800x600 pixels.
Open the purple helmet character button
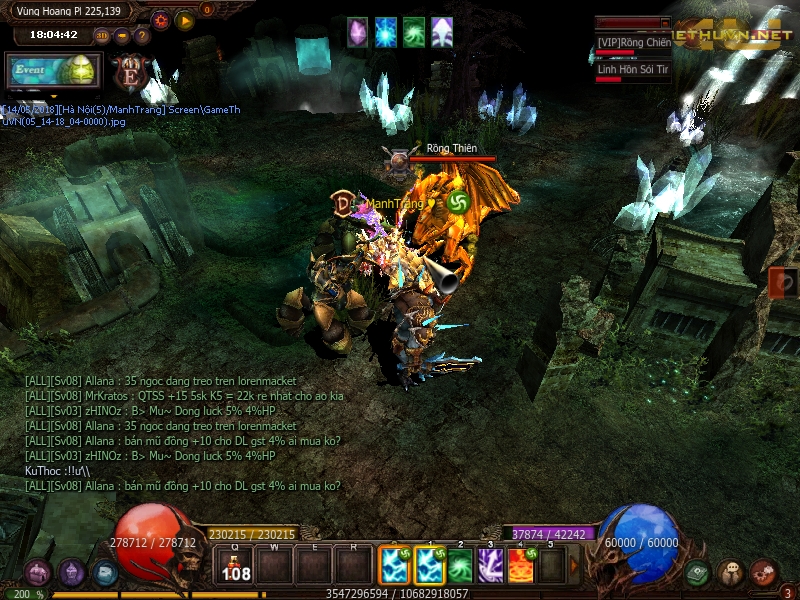72,573
